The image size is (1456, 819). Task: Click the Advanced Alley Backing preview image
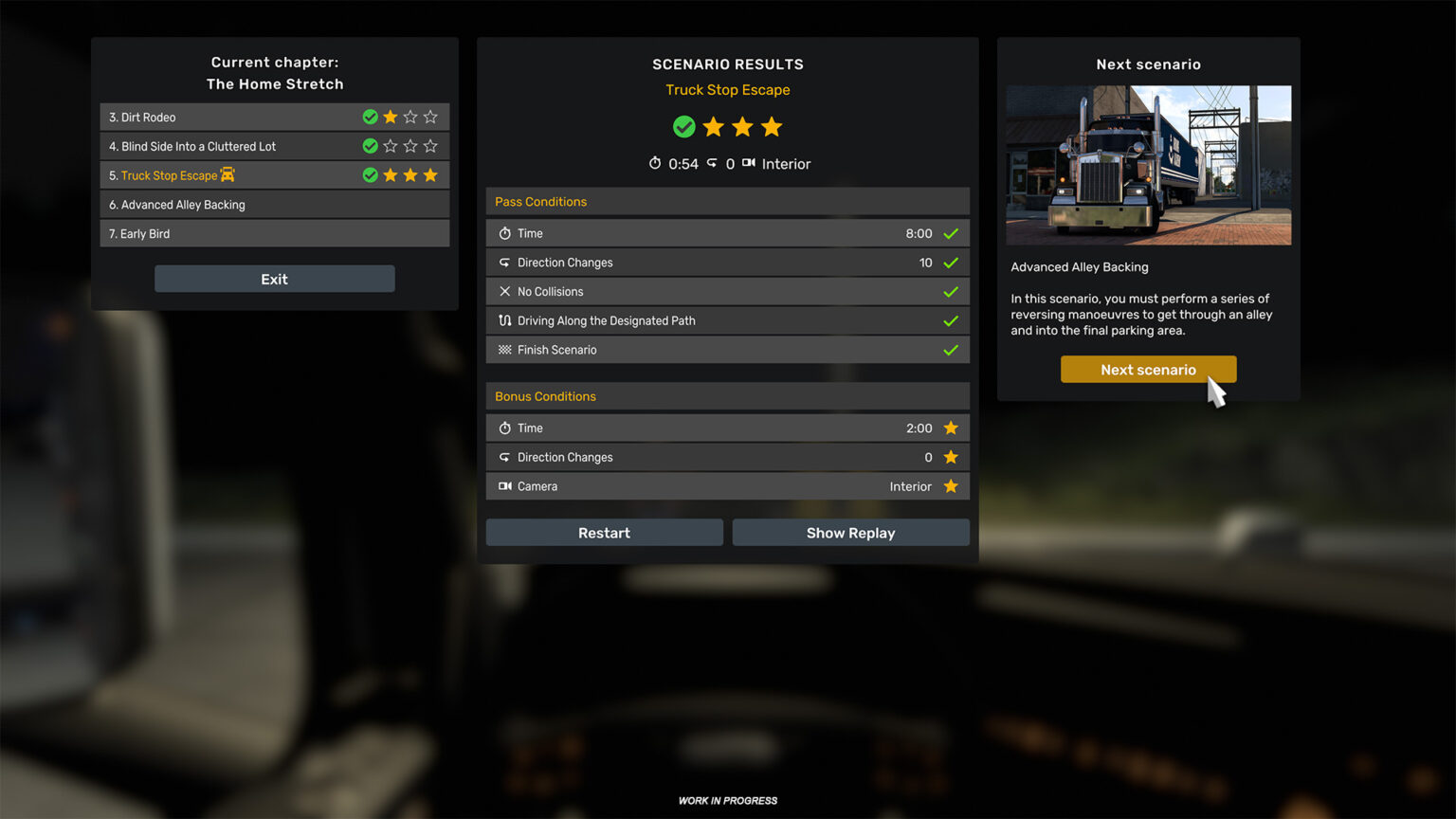(x=1148, y=165)
